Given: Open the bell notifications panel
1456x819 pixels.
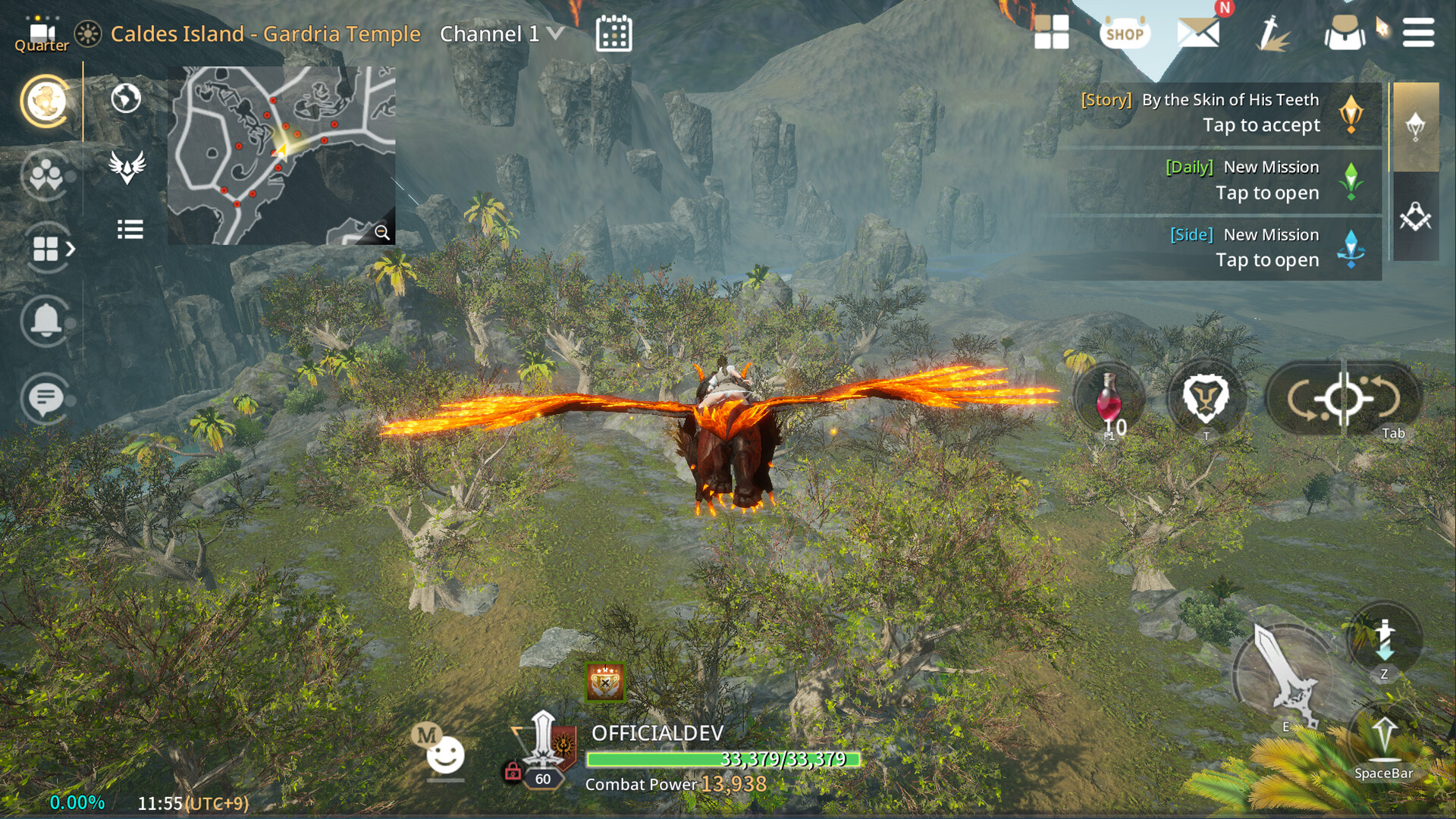Looking at the screenshot, I should [x=45, y=322].
